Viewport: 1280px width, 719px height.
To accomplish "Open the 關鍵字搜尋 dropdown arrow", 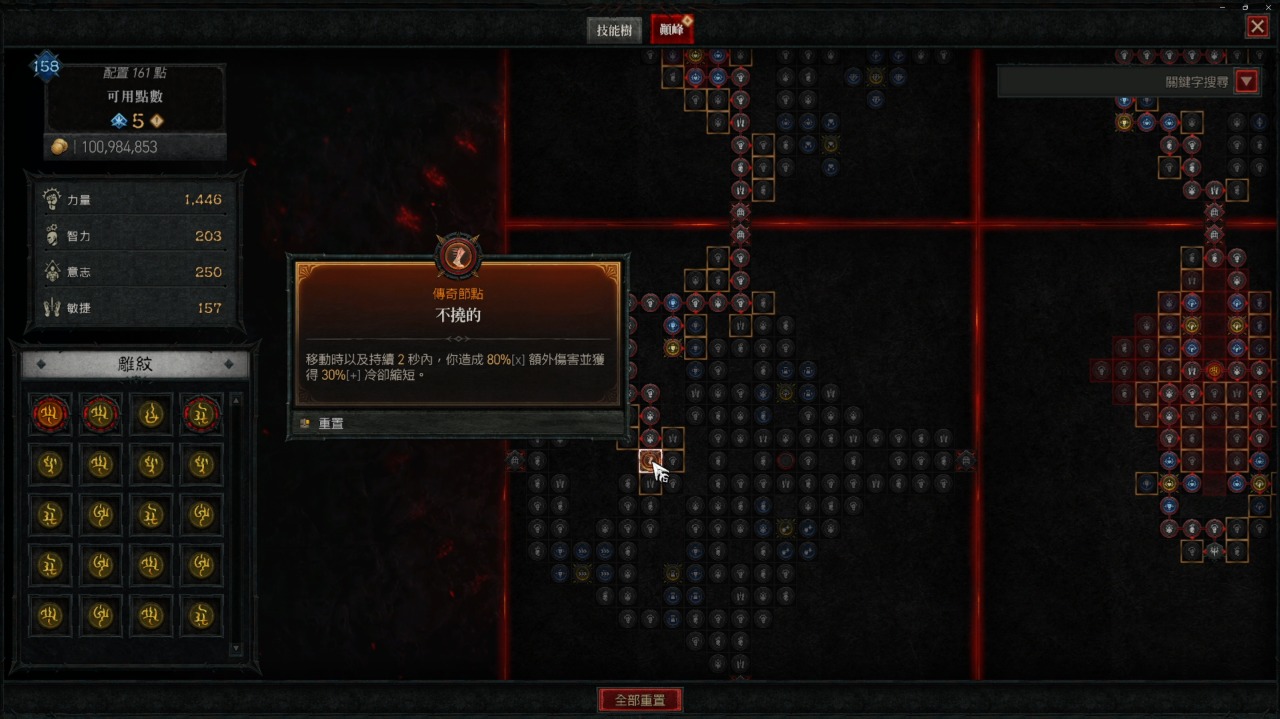I will click(x=1246, y=82).
